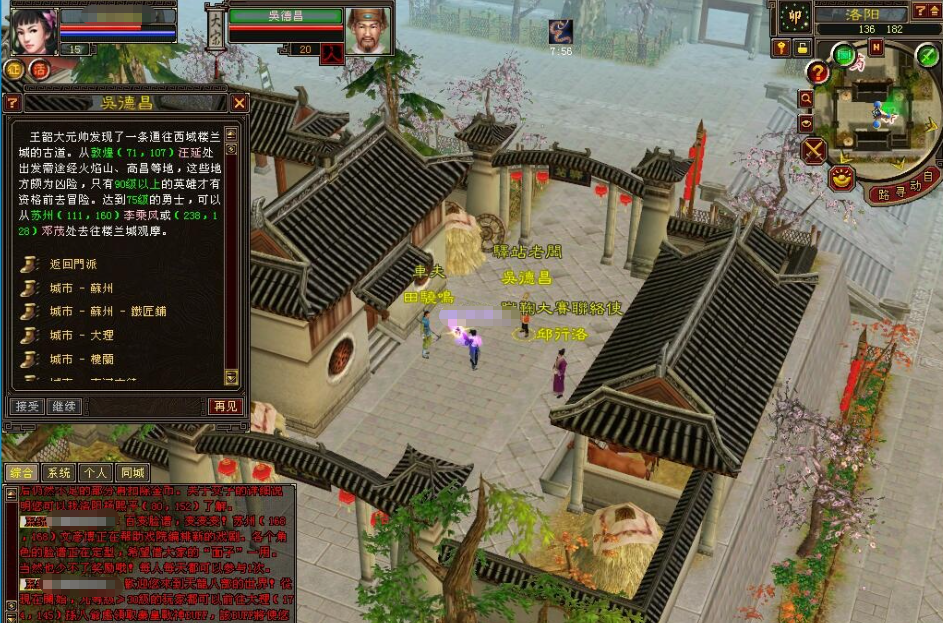Select the 同城 chat tab
This screenshot has width=943, height=623.
(131, 472)
